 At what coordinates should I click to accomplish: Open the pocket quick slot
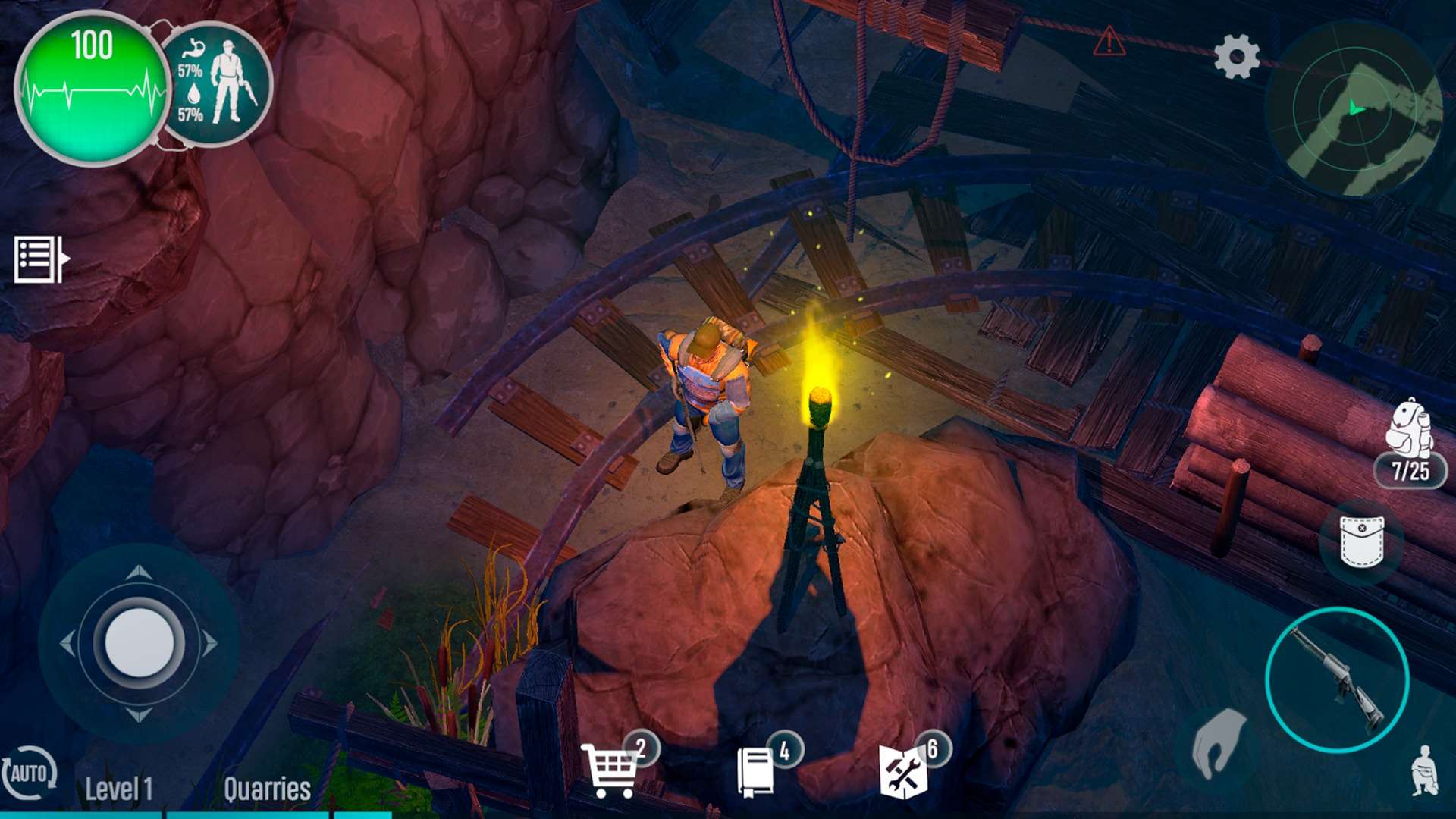1362,541
